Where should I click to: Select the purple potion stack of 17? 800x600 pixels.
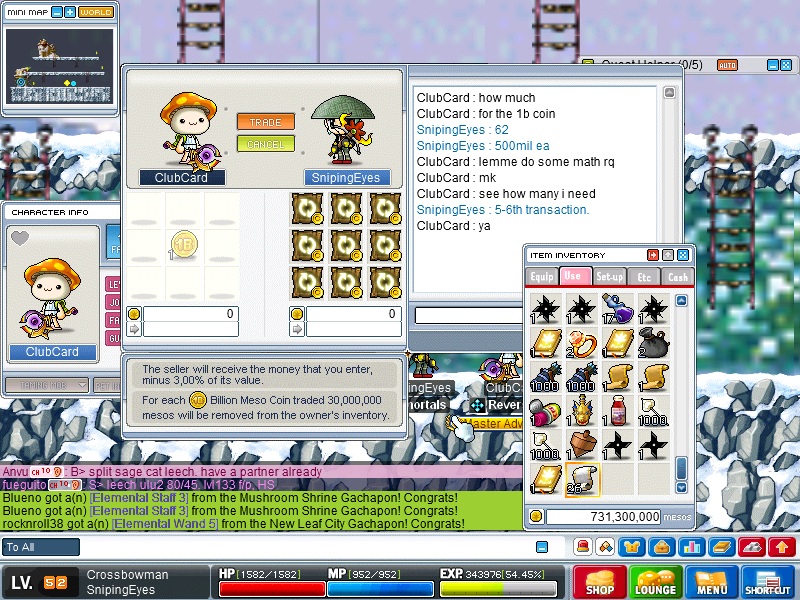617,308
